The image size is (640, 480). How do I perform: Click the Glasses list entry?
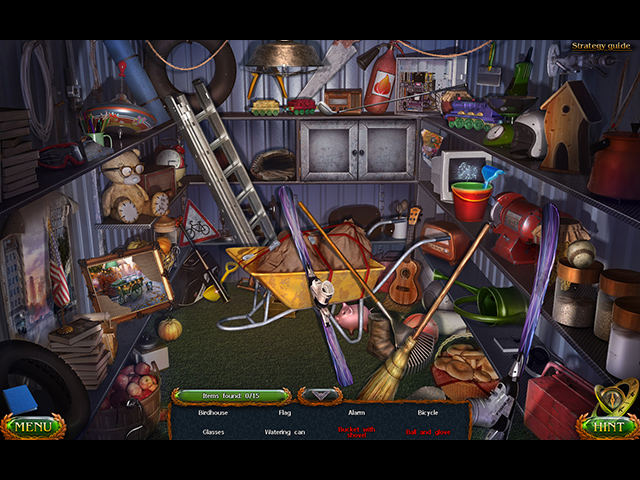tap(212, 432)
